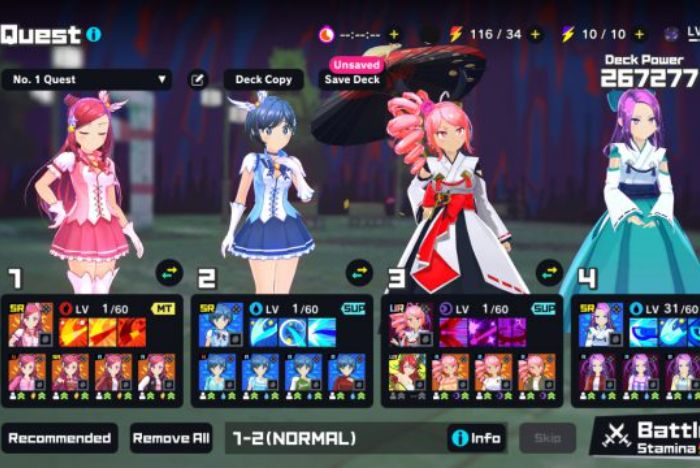Select slot 1 SR pink-haired main card
The image size is (700, 468).
[x=27, y=324]
